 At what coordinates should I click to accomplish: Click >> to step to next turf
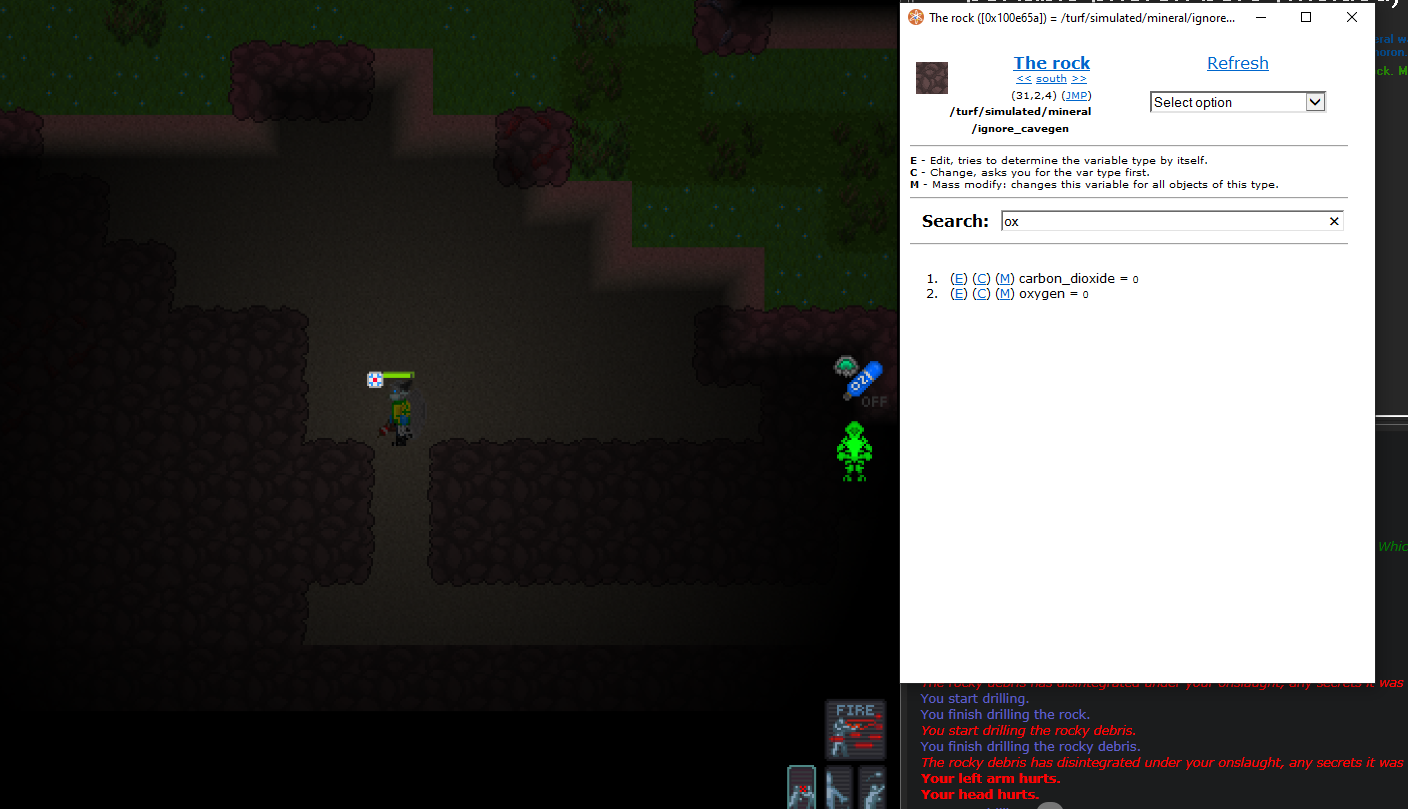pos(1078,78)
